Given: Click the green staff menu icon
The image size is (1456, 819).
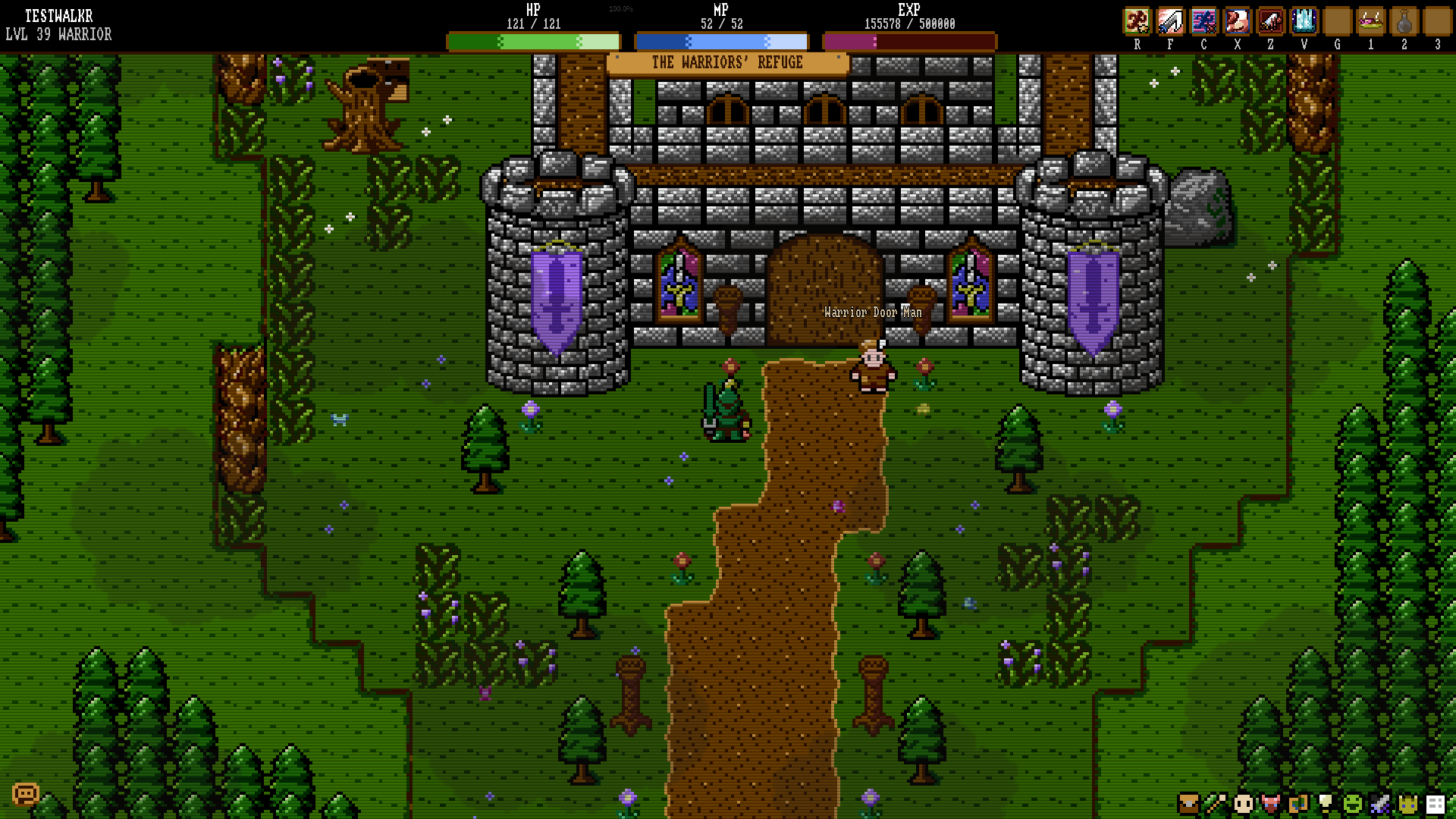Looking at the screenshot, I should coord(1216,803).
